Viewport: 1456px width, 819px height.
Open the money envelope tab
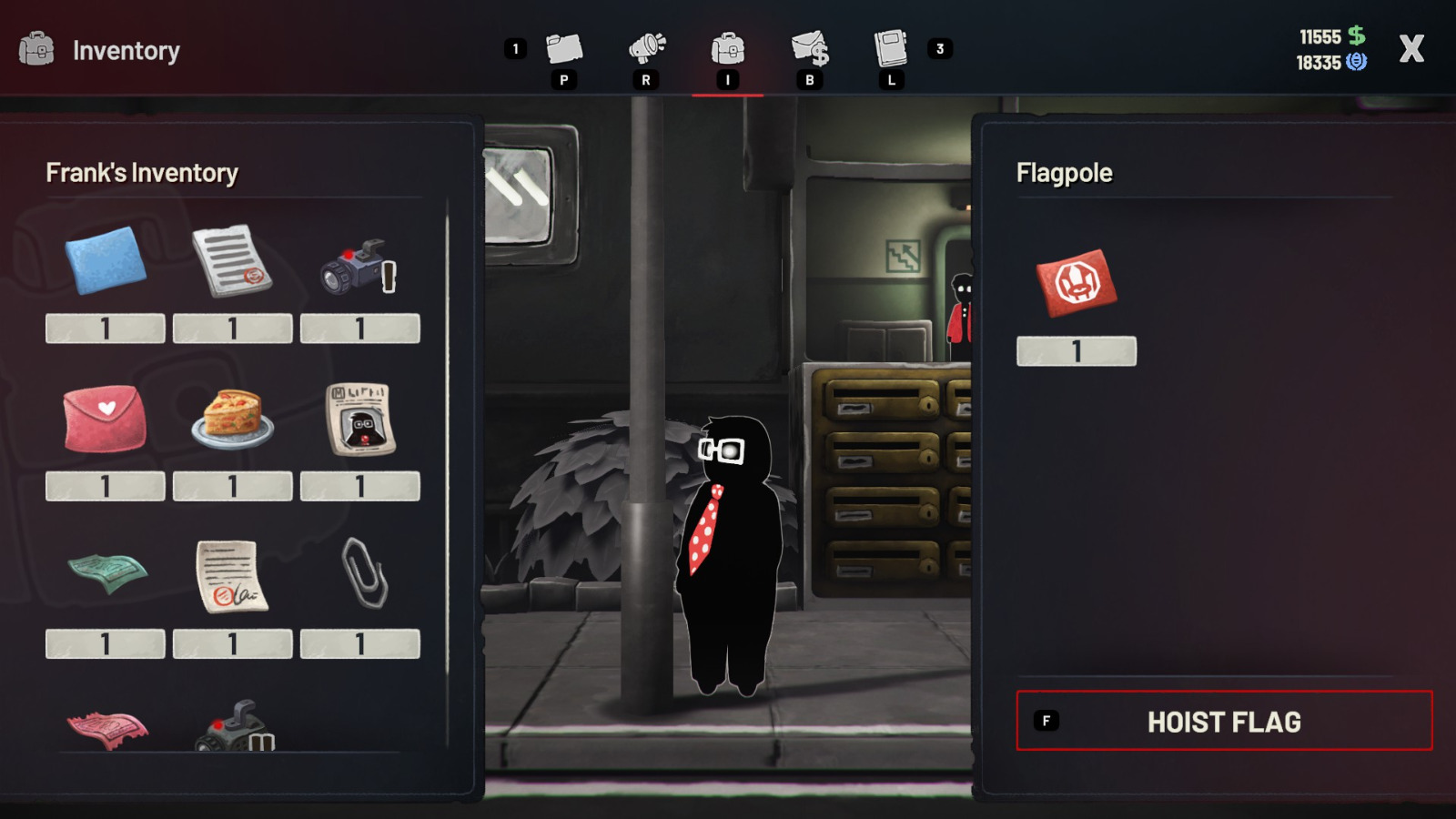[x=809, y=49]
